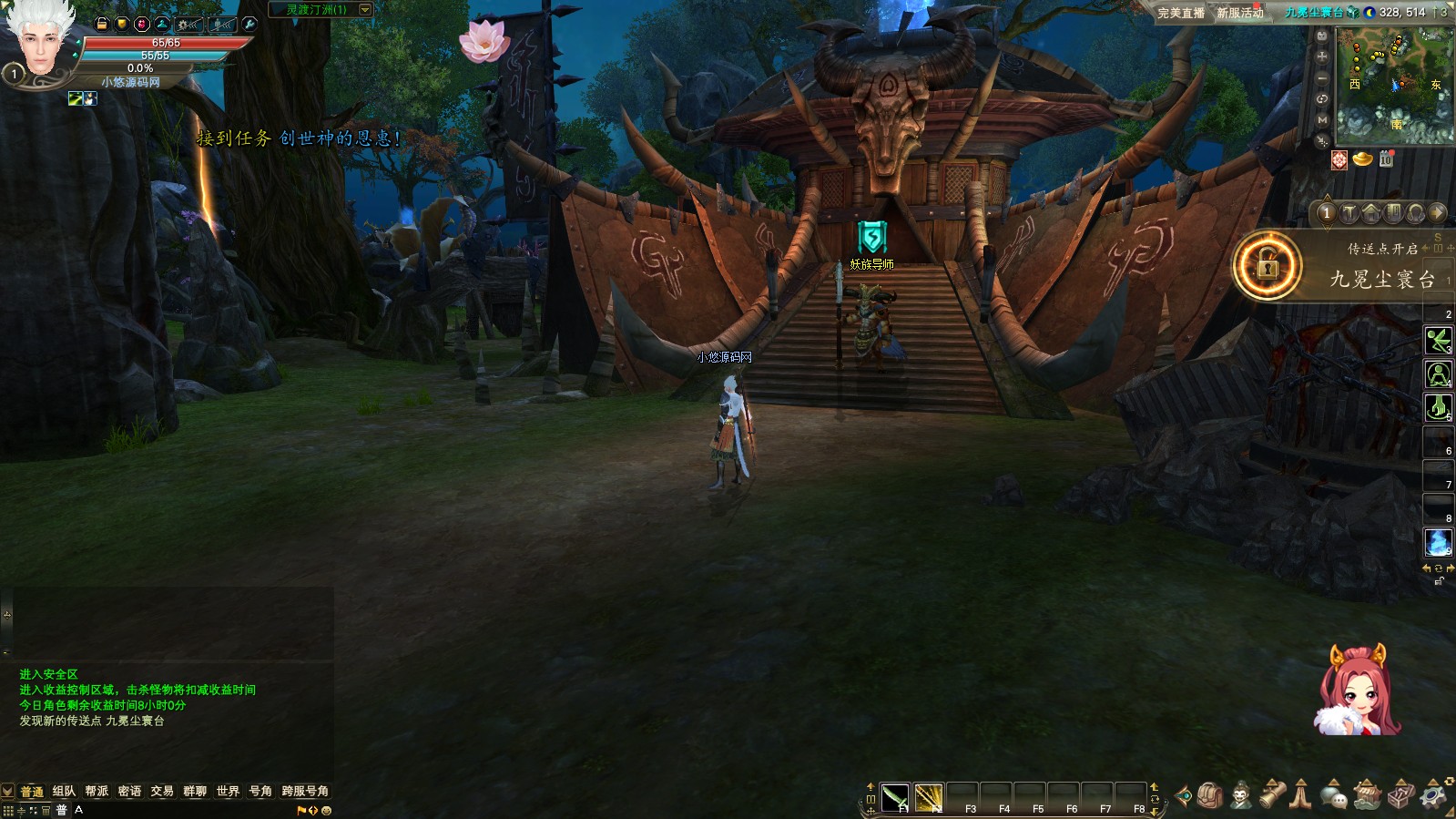
Task: Open the 灵渡汀洲 channel dropdown
Action: [x=365, y=9]
